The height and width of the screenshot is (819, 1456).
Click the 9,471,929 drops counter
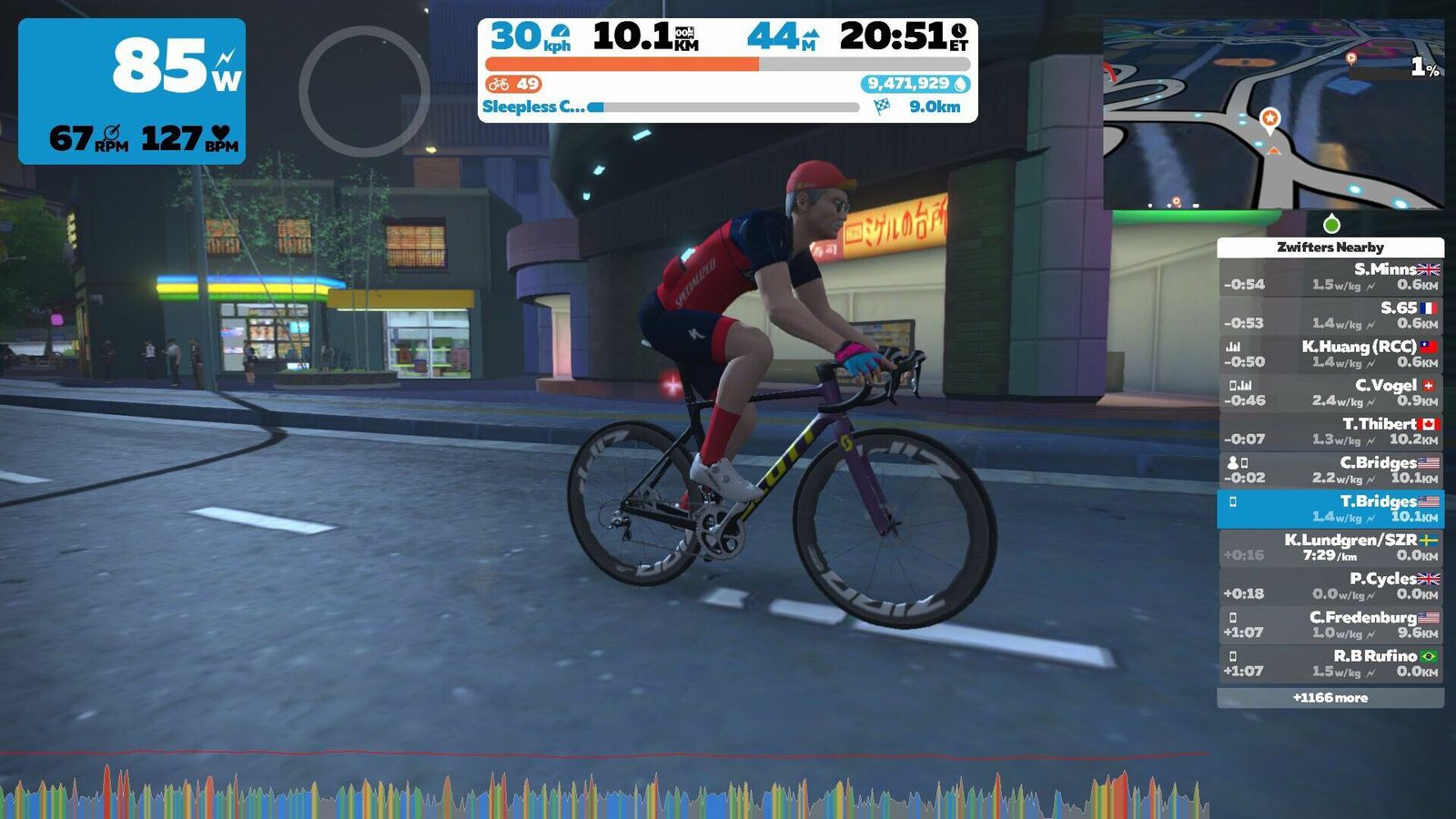coord(915,84)
